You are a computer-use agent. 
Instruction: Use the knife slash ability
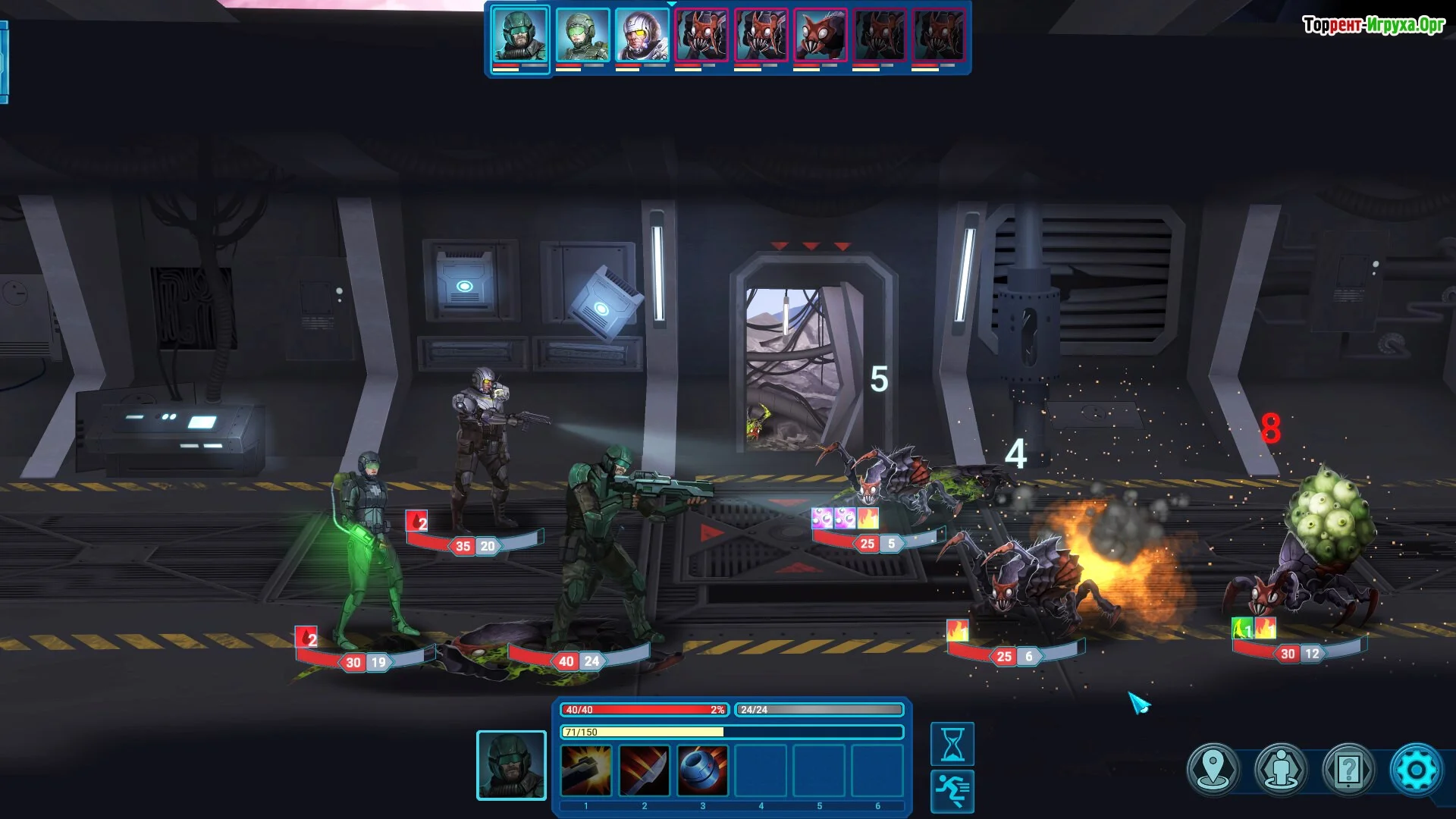644,770
